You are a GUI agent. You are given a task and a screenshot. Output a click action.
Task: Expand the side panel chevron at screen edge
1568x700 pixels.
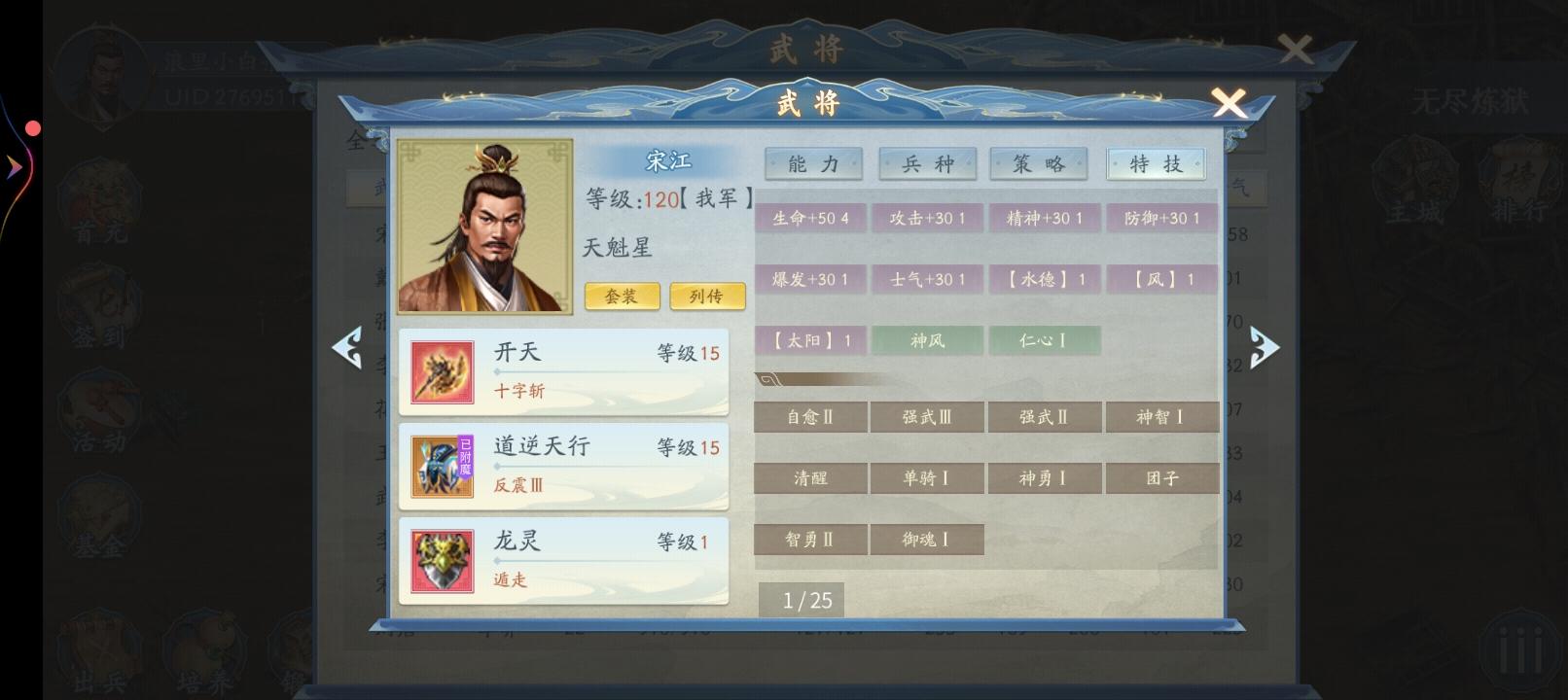pos(14,167)
